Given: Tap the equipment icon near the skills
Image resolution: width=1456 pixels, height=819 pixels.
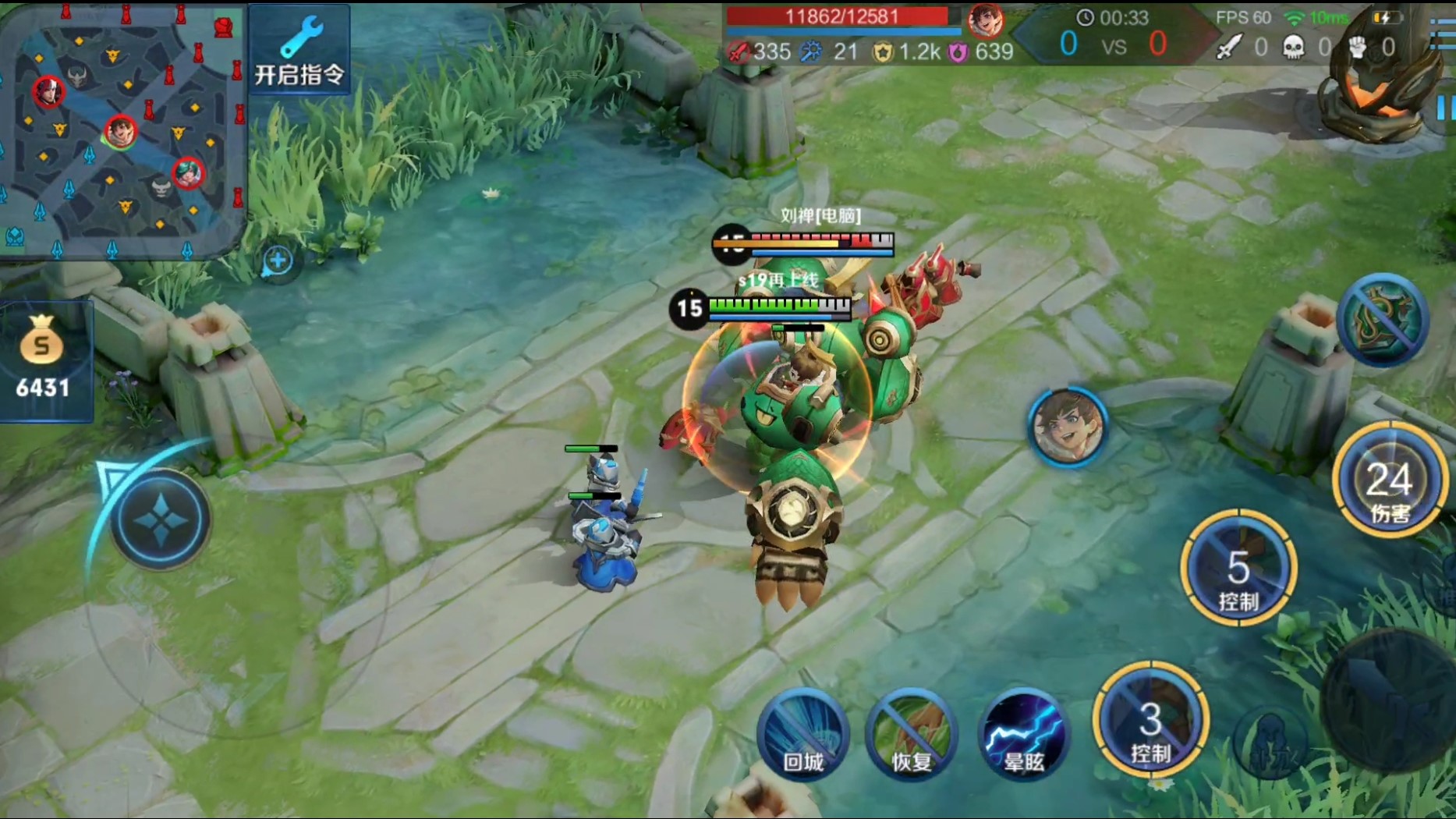Looking at the screenshot, I should point(1382,320).
